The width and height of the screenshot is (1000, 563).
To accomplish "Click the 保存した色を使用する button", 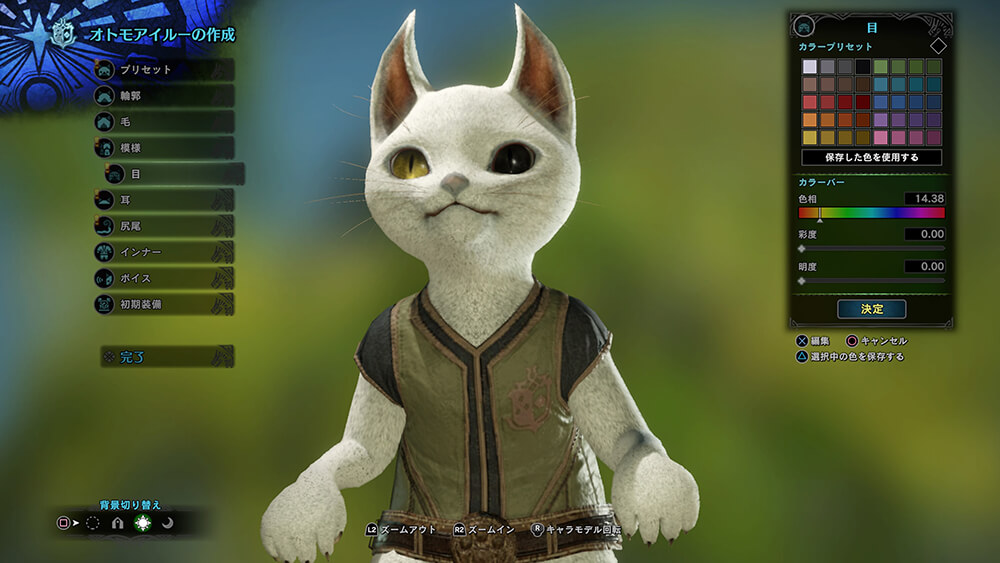I will (871, 158).
